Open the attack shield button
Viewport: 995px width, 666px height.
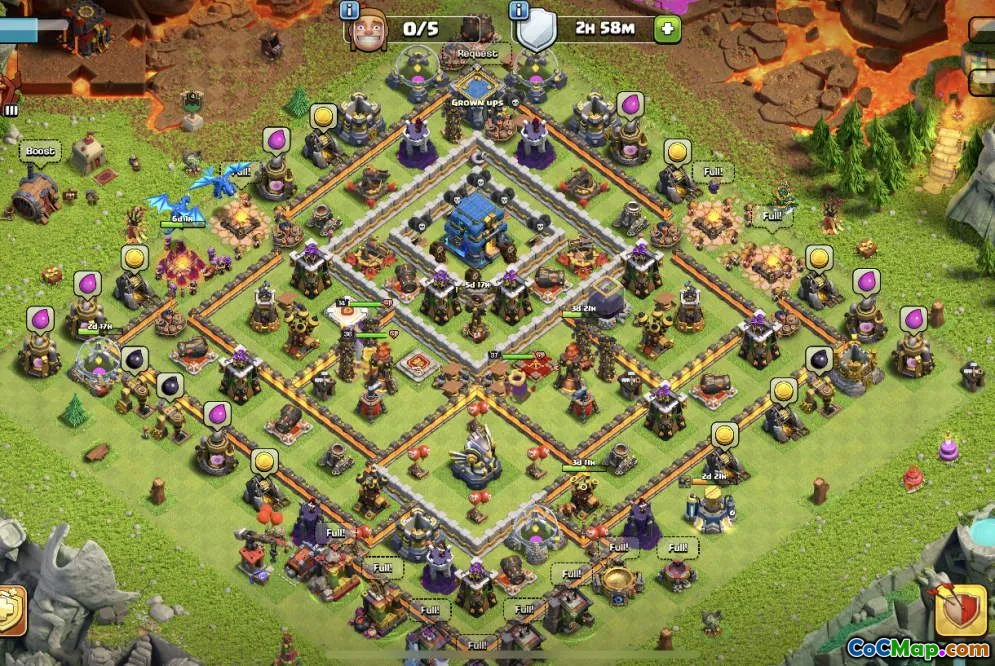click(960, 609)
